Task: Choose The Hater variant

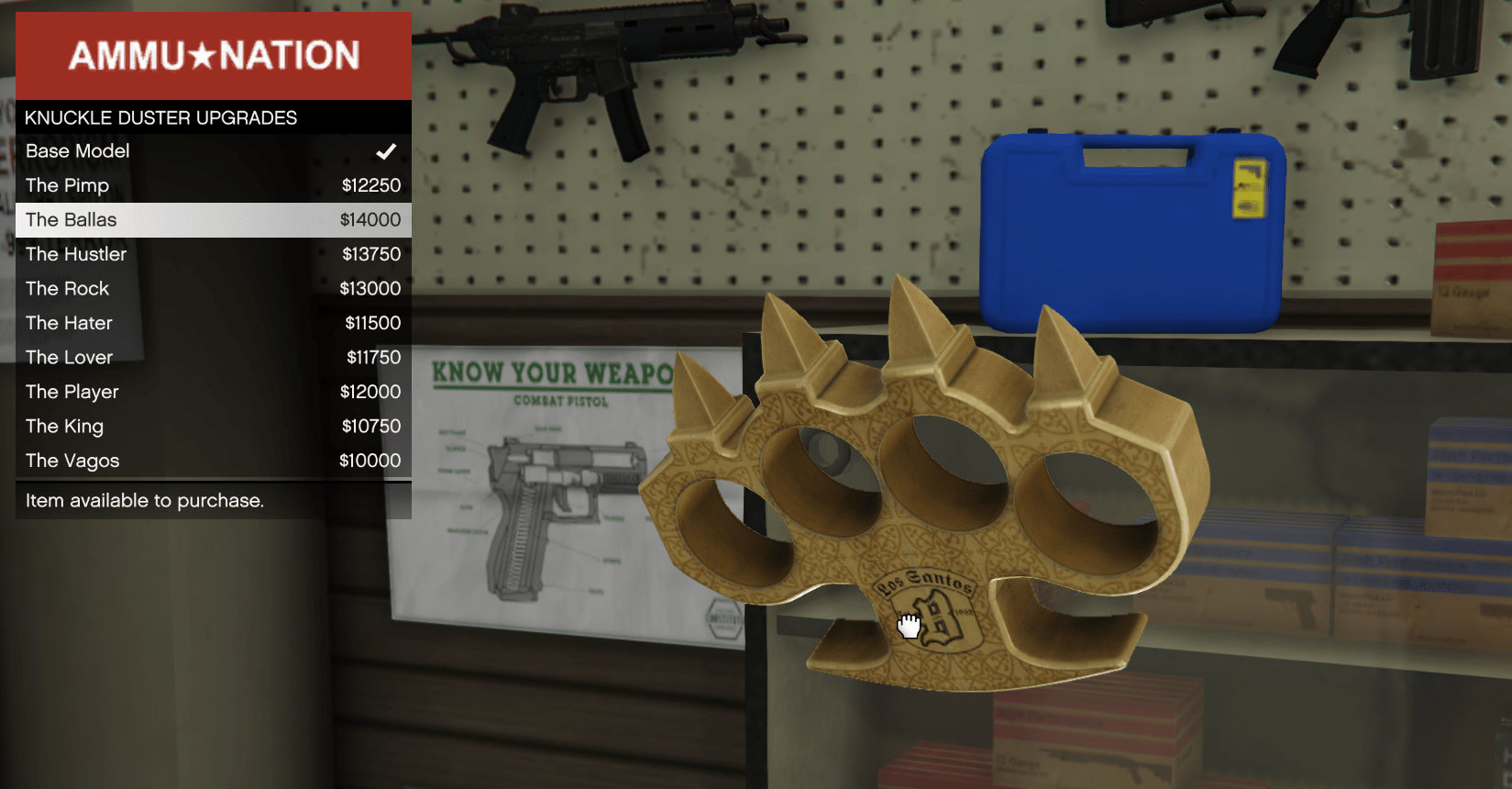Action: coord(68,323)
